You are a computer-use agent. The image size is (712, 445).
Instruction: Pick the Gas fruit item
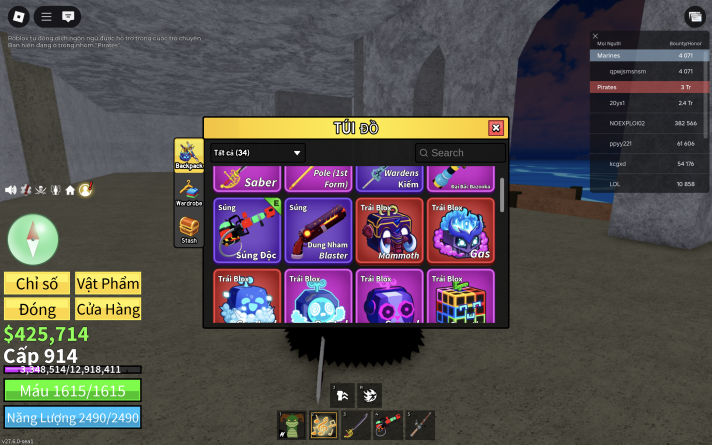coord(460,231)
